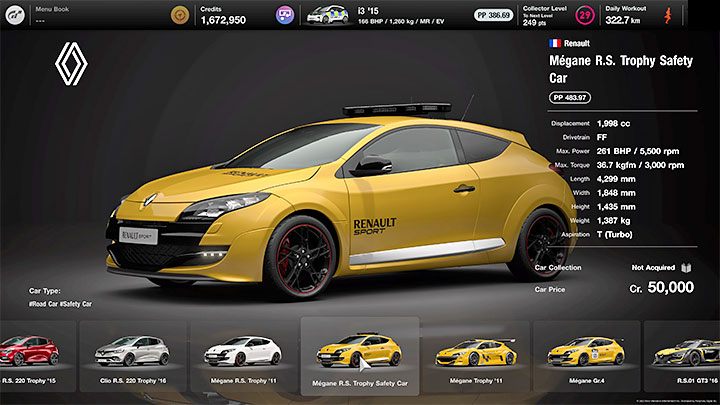720x405 pixels.
Task: Open the Car Collection book icon
Action: (686, 268)
